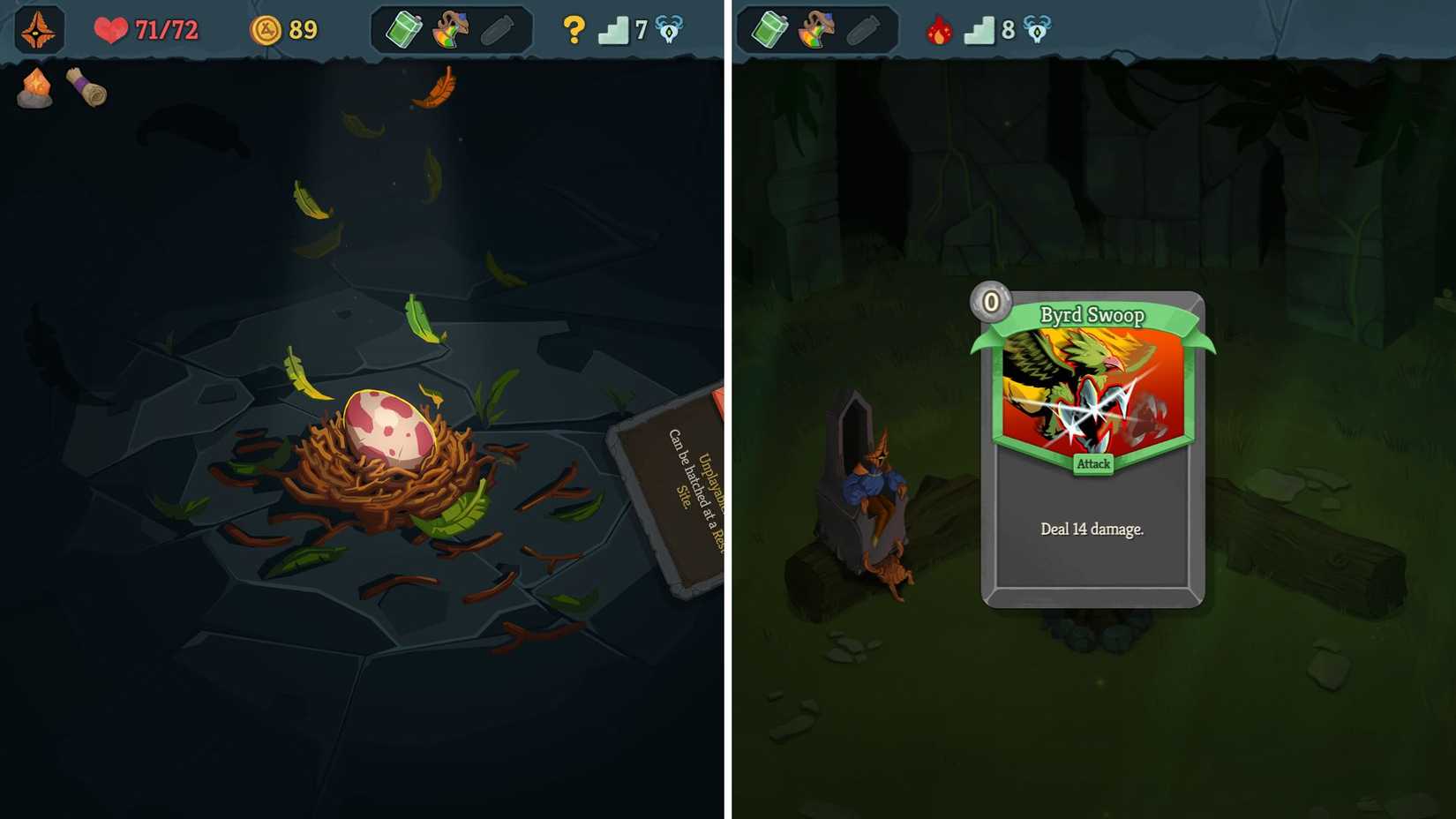Image resolution: width=1456 pixels, height=819 pixels.
Task: Click the flame bonfire icon on the right panel
Action: tap(937, 29)
